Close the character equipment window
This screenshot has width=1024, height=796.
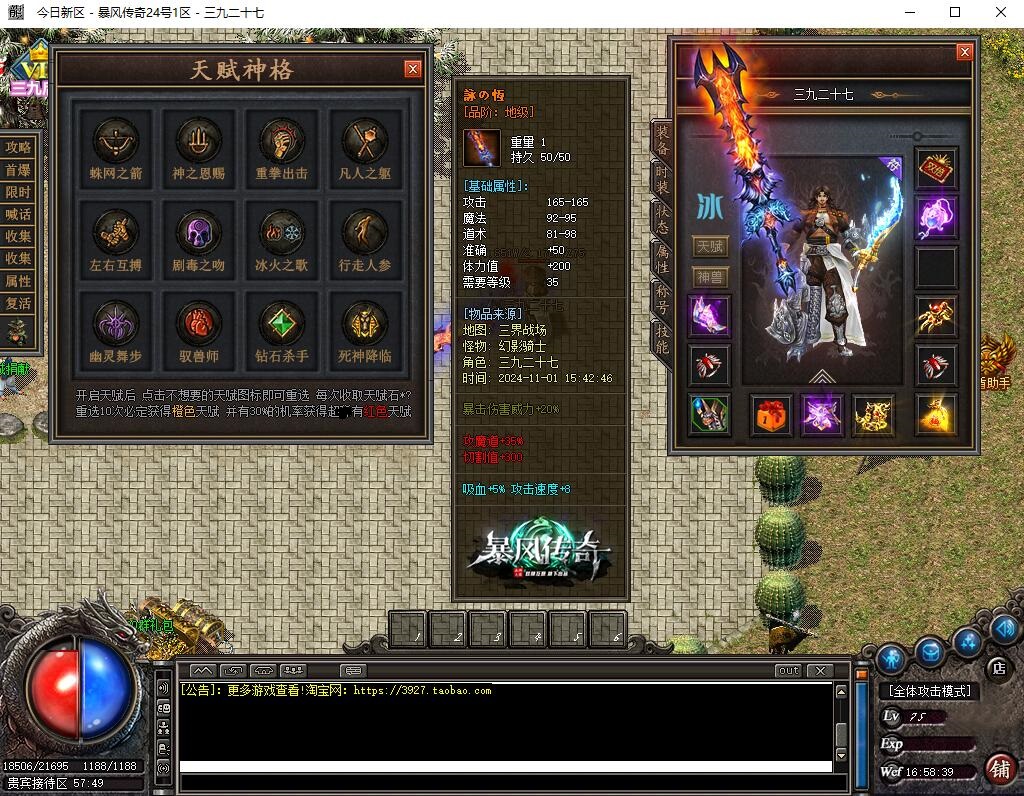coord(964,52)
